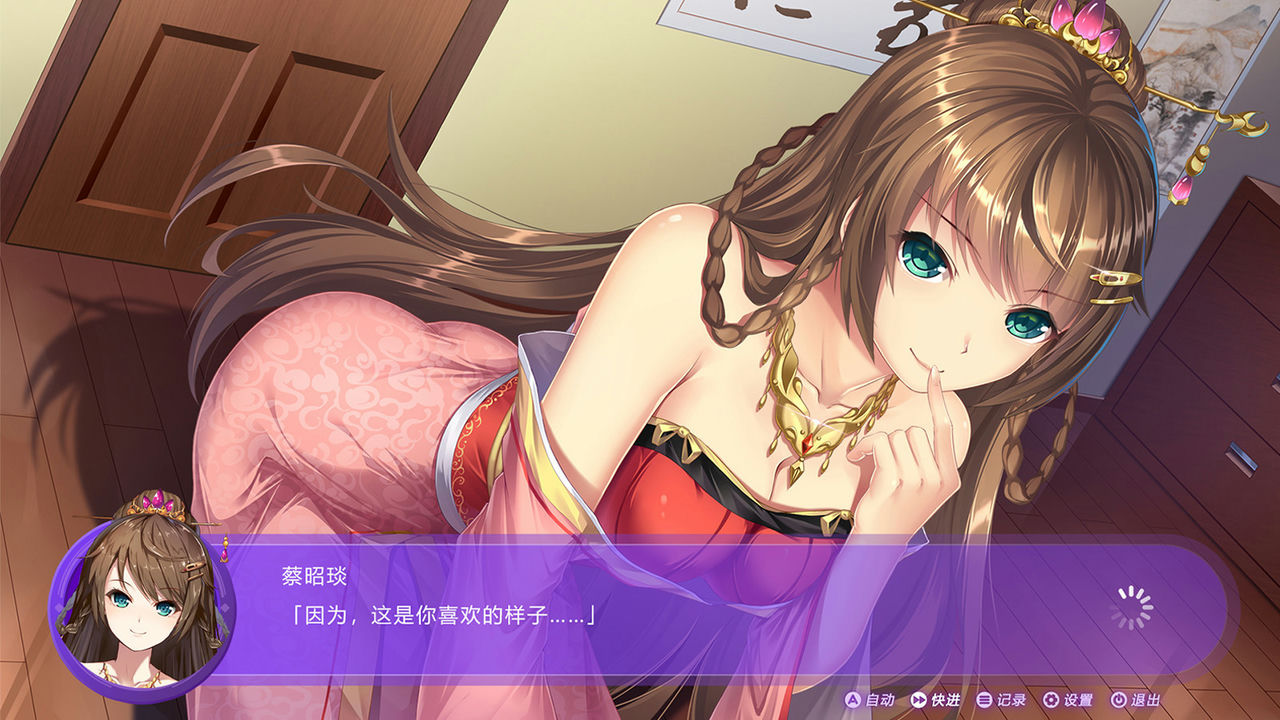Screen dimensions: 1280x720
Task: Click the circled-A auto-play icon
Action: pos(852,701)
